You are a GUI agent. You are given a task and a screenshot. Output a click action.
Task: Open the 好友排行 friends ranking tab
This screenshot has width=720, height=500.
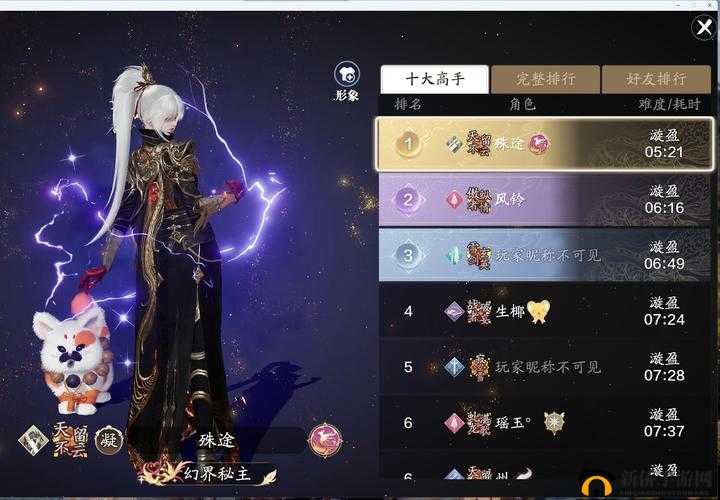point(655,79)
